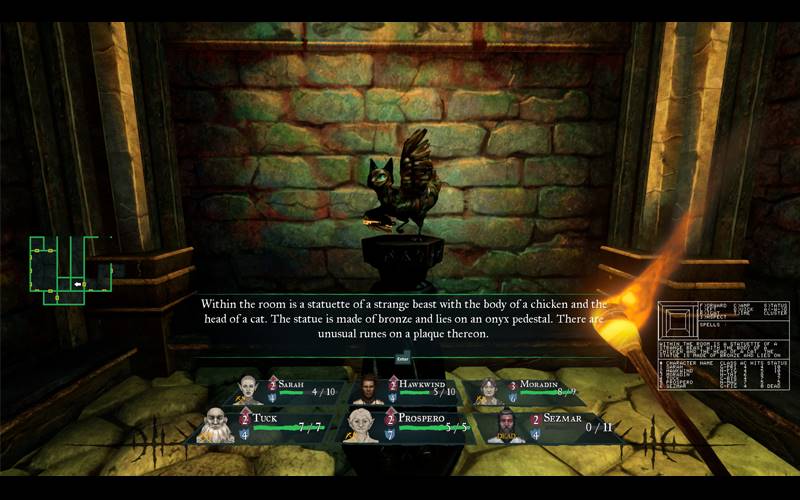This screenshot has height=500, width=800.
Task: Click the green dungeon minimap
Action: point(68,267)
